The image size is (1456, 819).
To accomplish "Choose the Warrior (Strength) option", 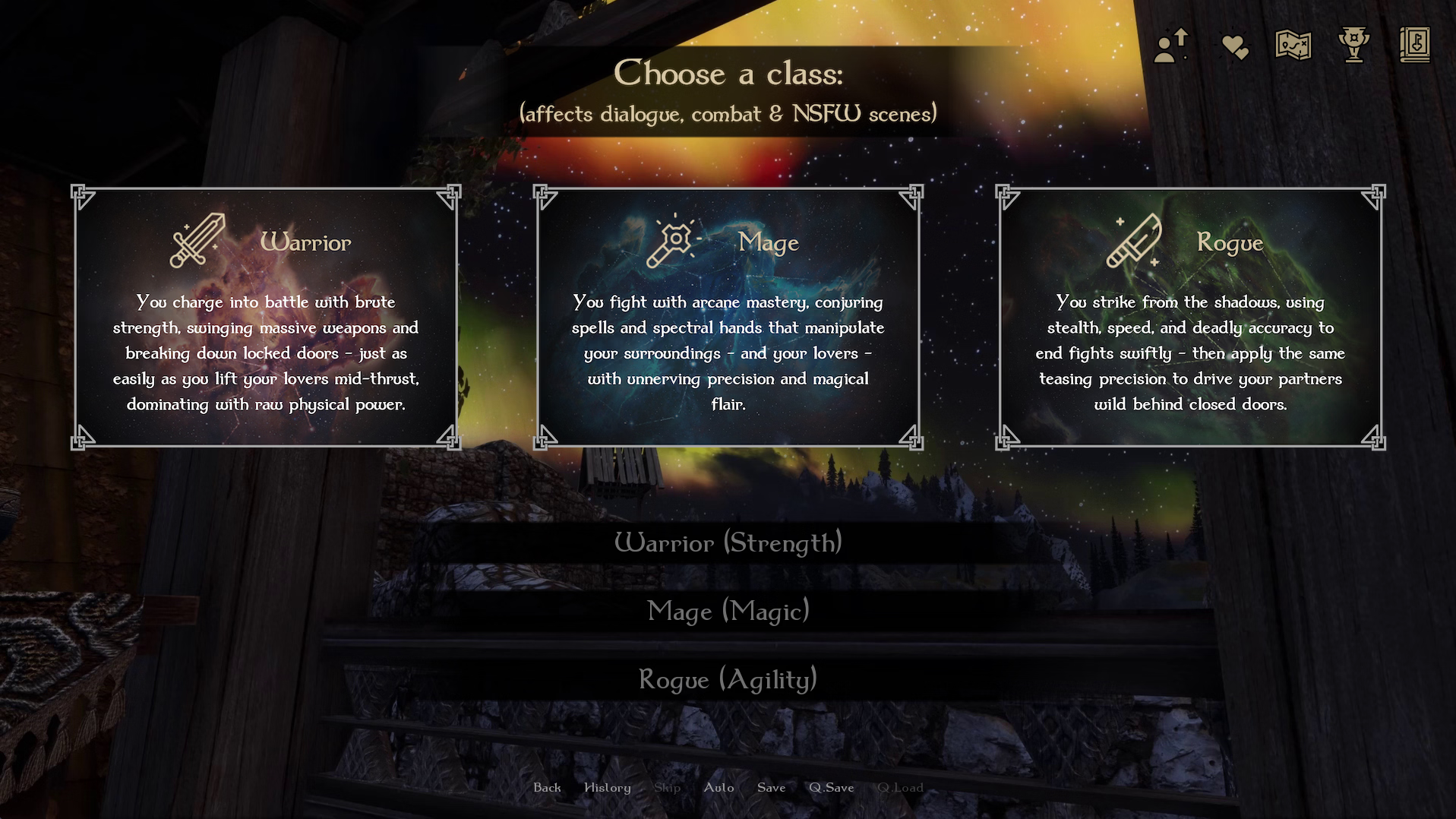I will pyautogui.click(x=728, y=542).
